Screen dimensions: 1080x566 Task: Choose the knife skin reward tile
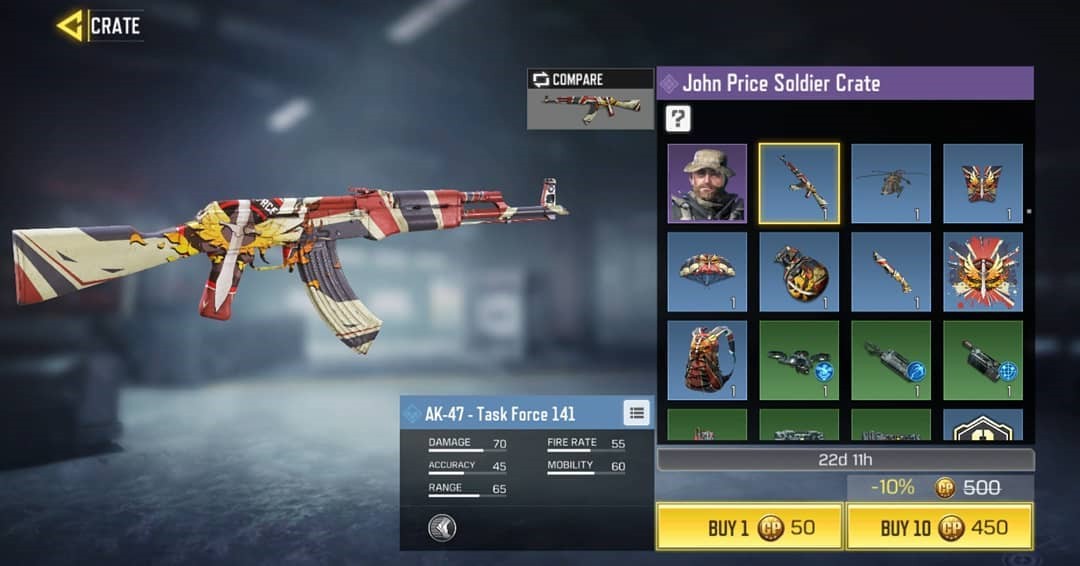[x=891, y=272]
